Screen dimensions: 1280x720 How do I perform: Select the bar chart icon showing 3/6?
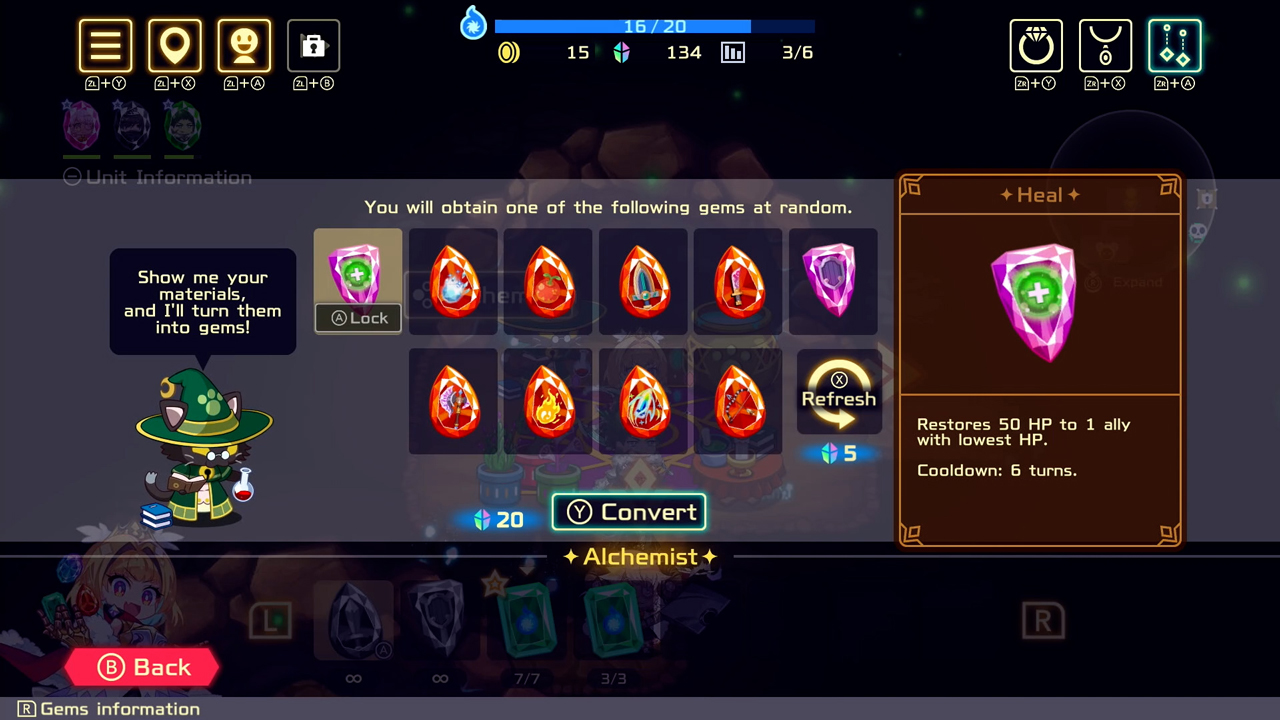733,52
